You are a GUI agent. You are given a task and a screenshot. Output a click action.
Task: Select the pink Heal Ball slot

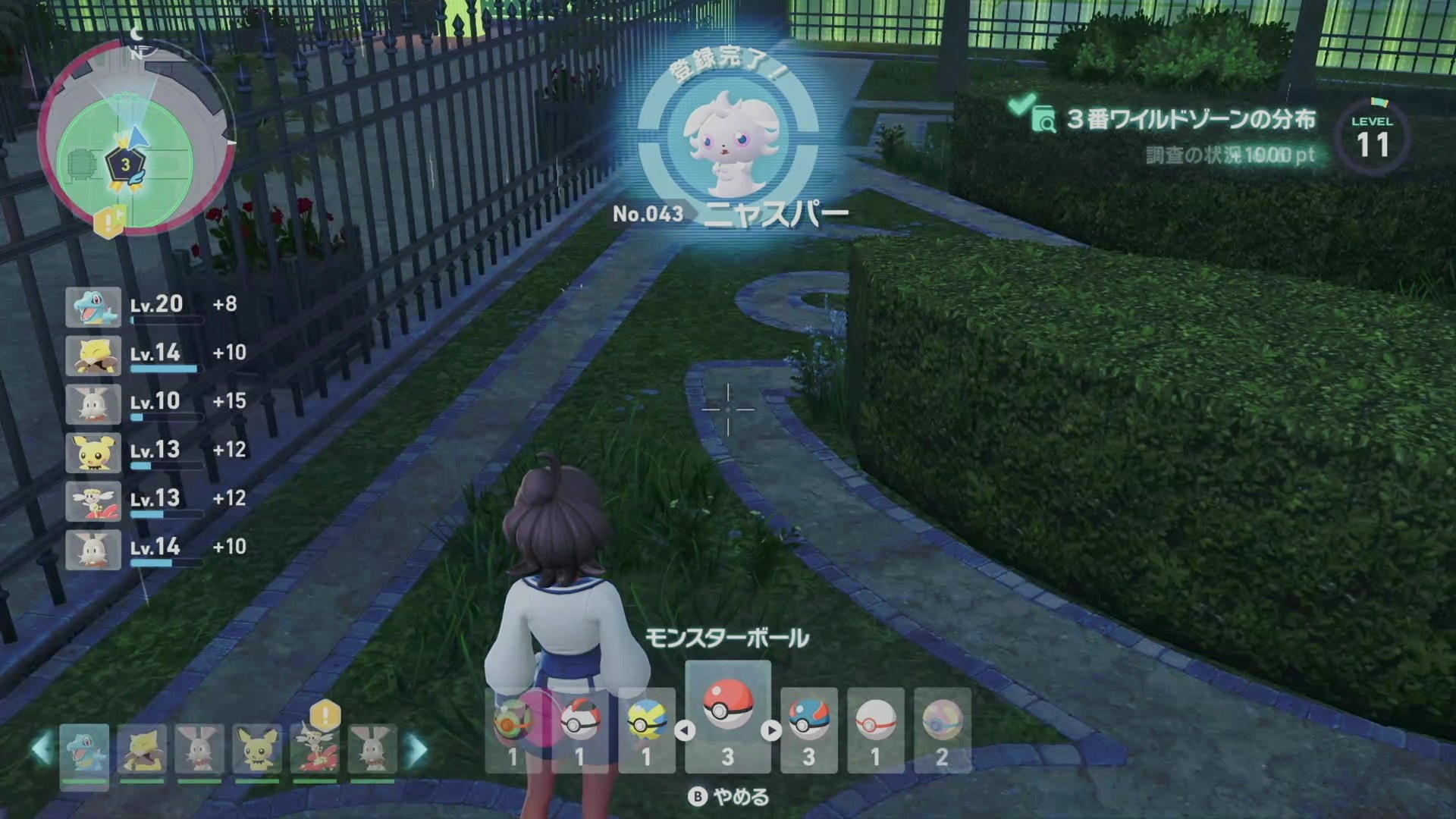(x=942, y=730)
